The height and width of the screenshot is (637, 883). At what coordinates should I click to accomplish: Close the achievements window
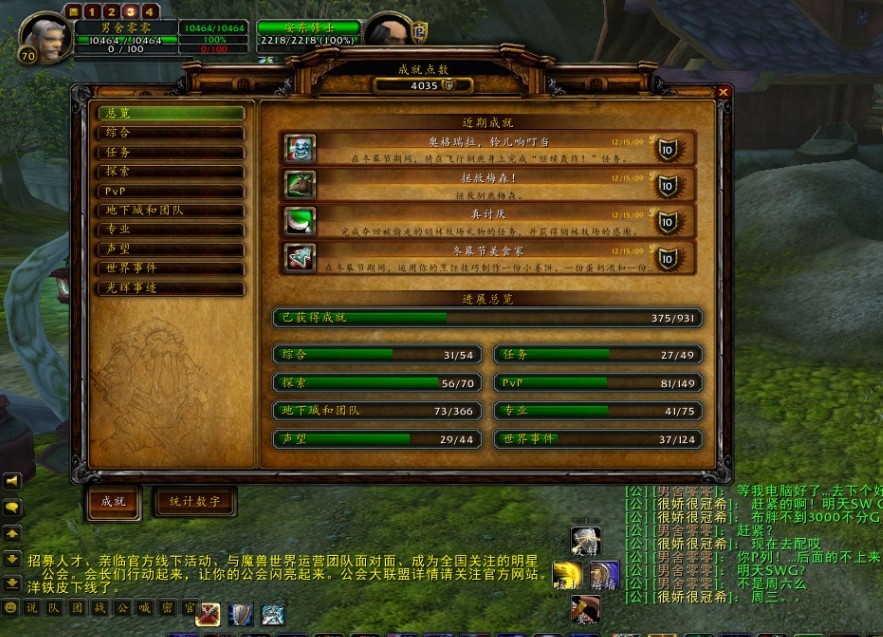tap(723, 92)
